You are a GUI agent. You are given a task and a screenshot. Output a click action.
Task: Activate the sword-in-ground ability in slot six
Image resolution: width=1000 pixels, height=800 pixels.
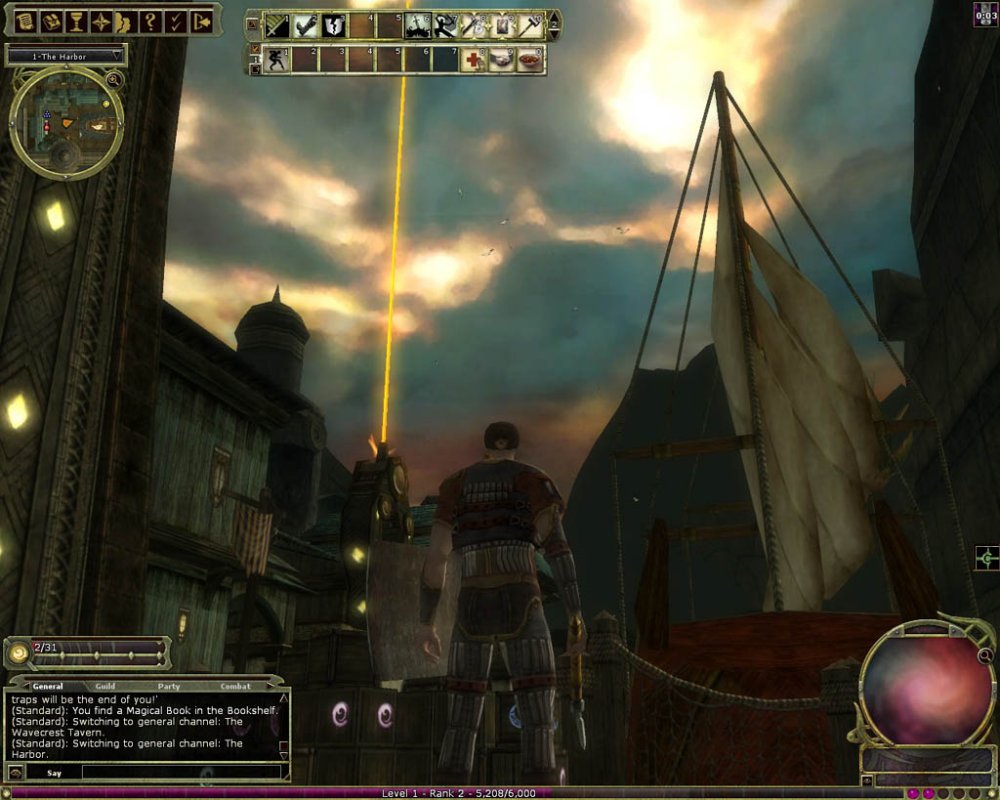418,25
